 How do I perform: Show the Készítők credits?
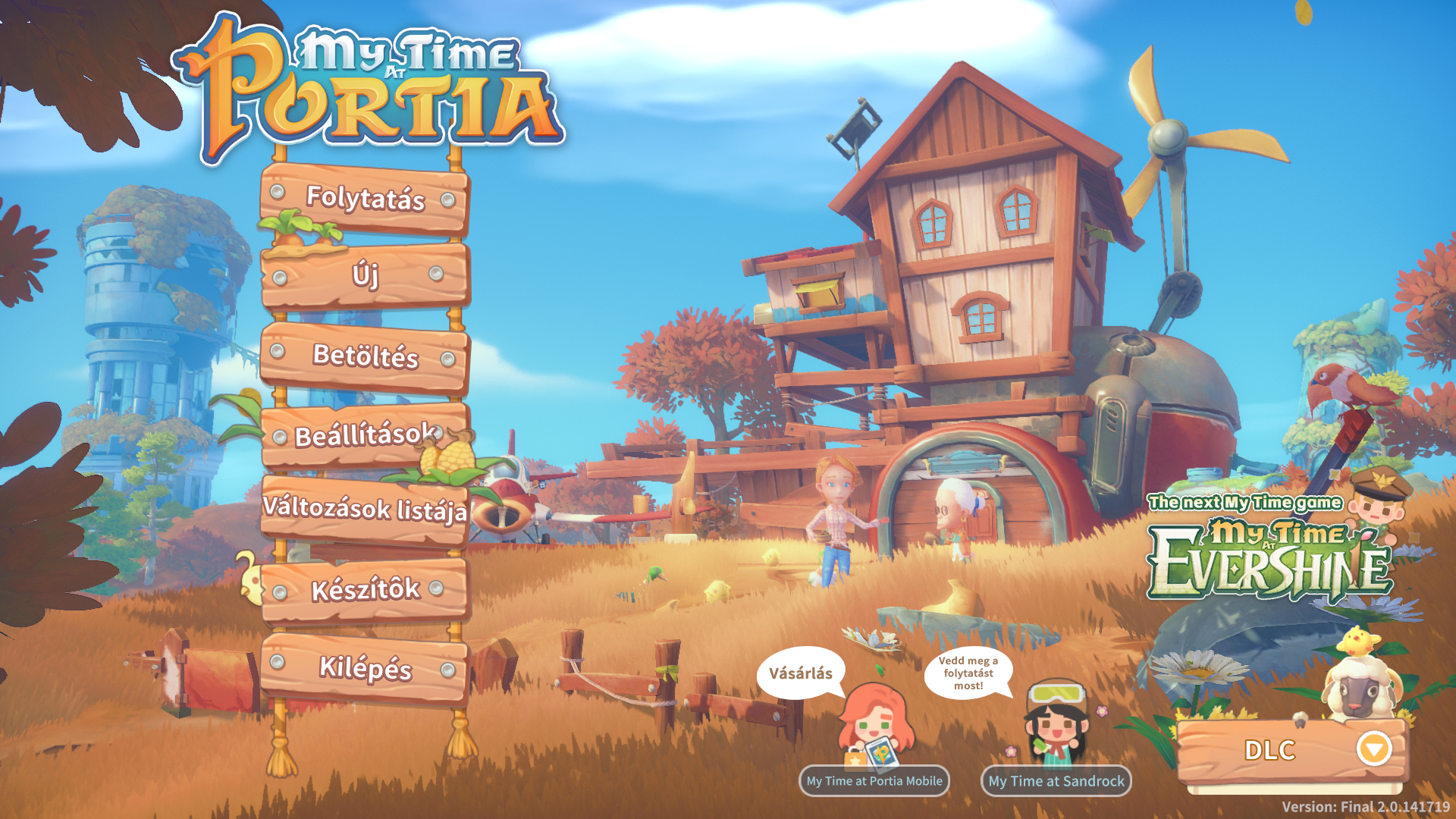tap(365, 589)
